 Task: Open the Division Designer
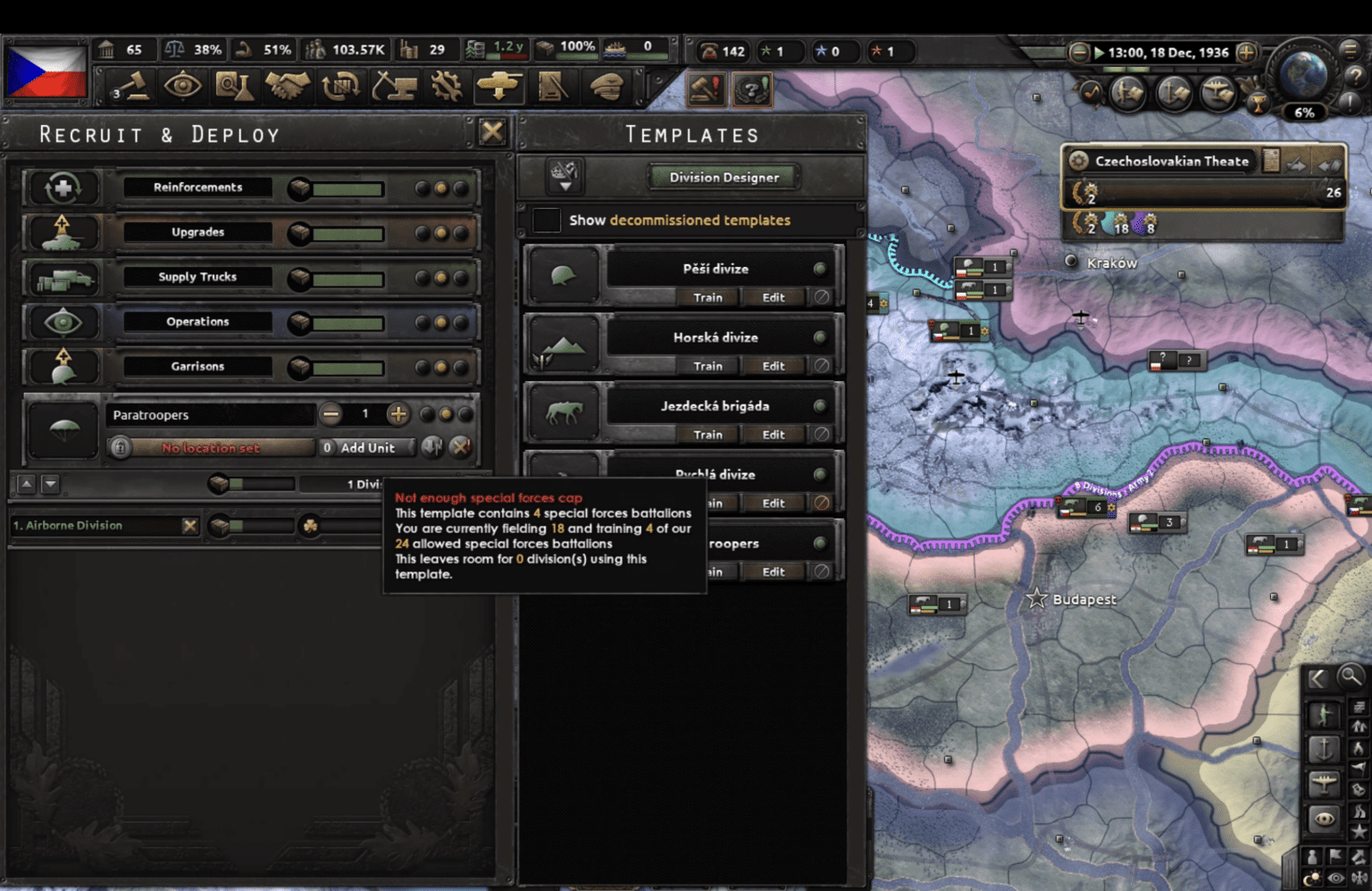pyautogui.click(x=724, y=177)
